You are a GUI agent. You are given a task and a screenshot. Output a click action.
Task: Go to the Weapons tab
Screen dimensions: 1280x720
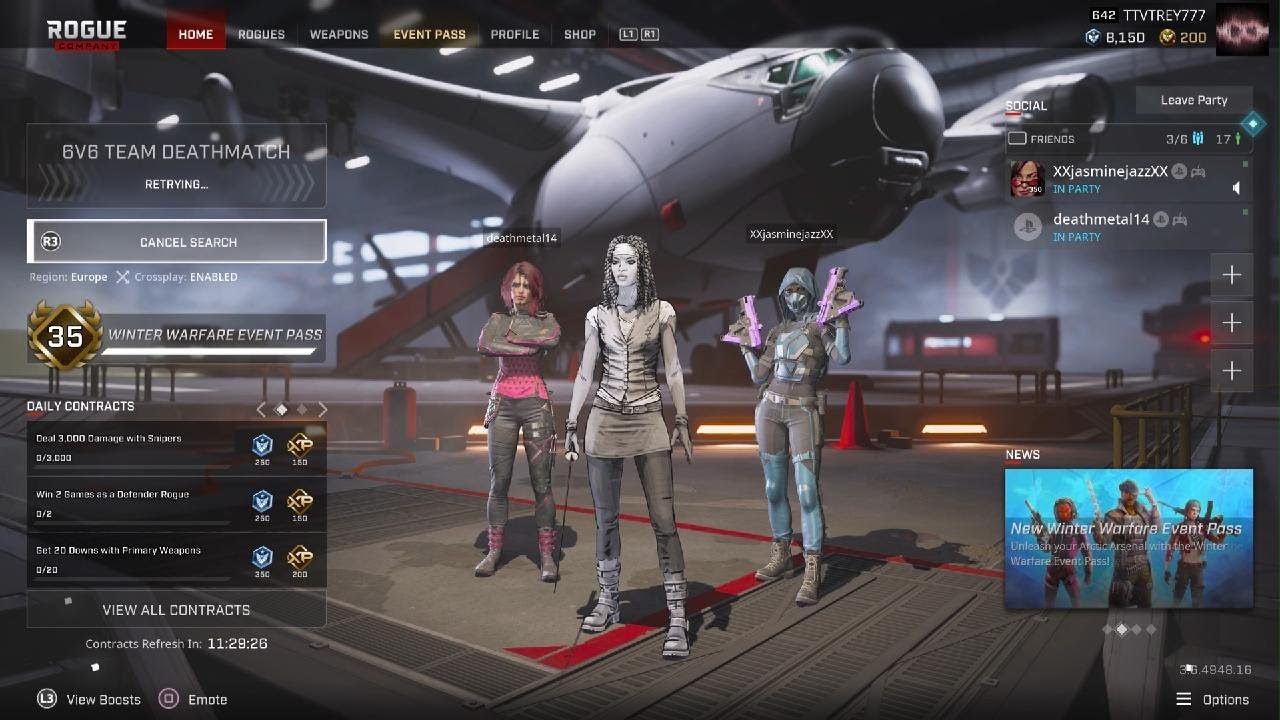tap(339, 34)
